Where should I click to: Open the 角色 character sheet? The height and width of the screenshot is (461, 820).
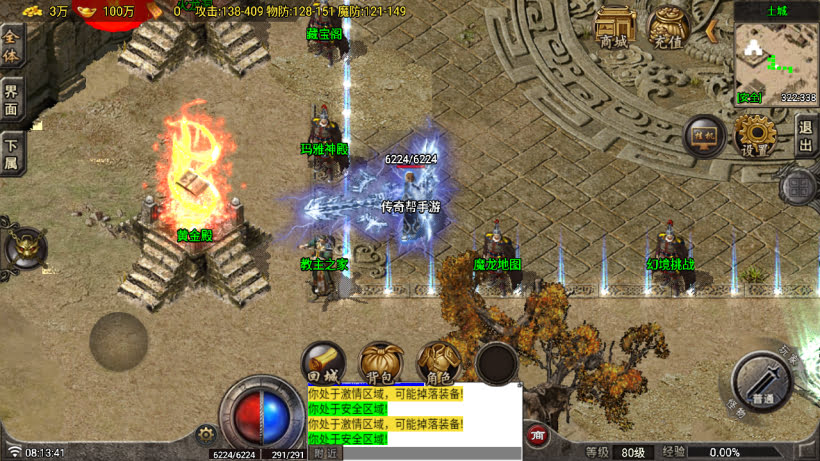coord(437,364)
